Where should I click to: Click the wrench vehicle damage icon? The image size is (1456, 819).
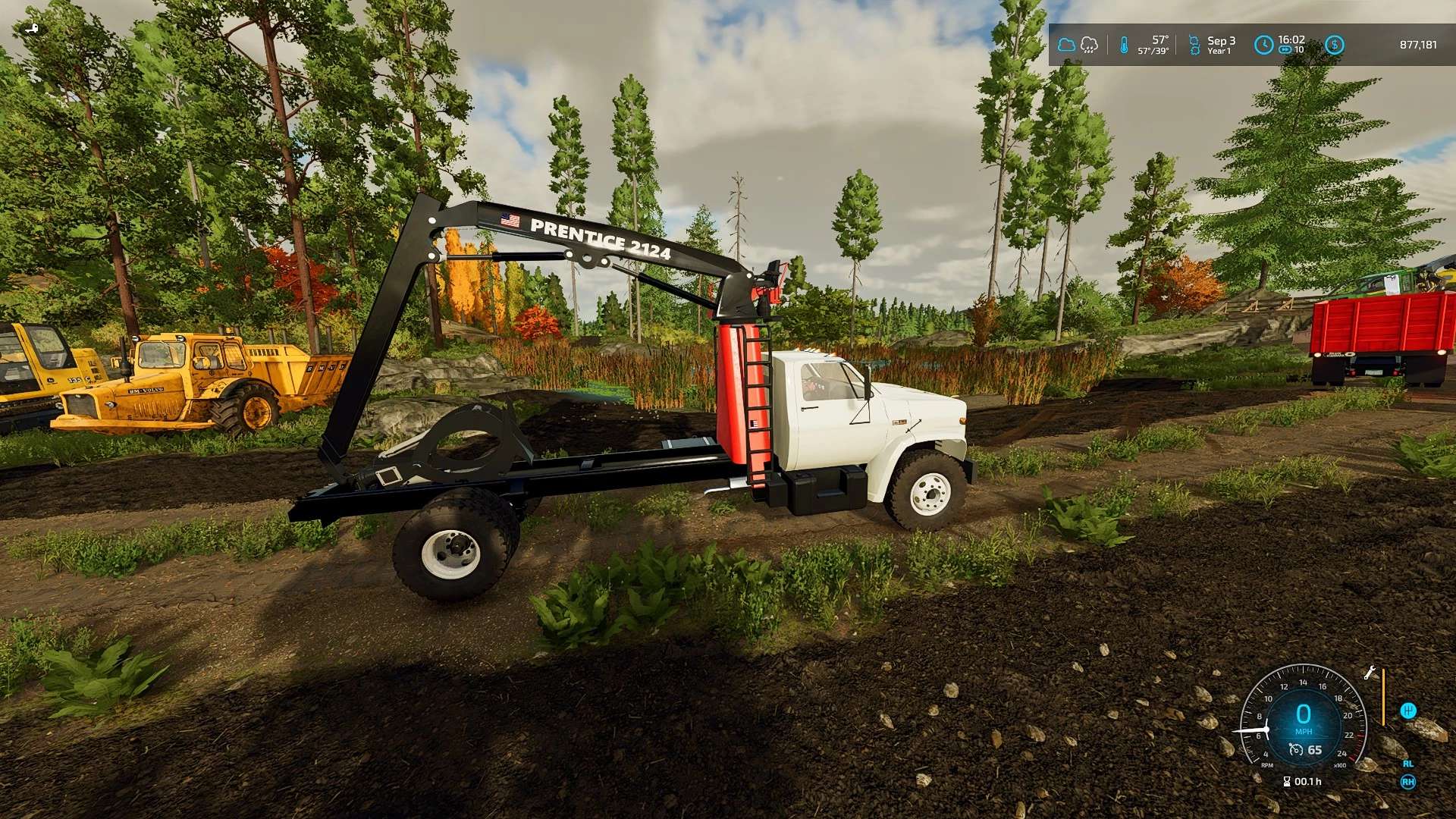pos(1370,673)
